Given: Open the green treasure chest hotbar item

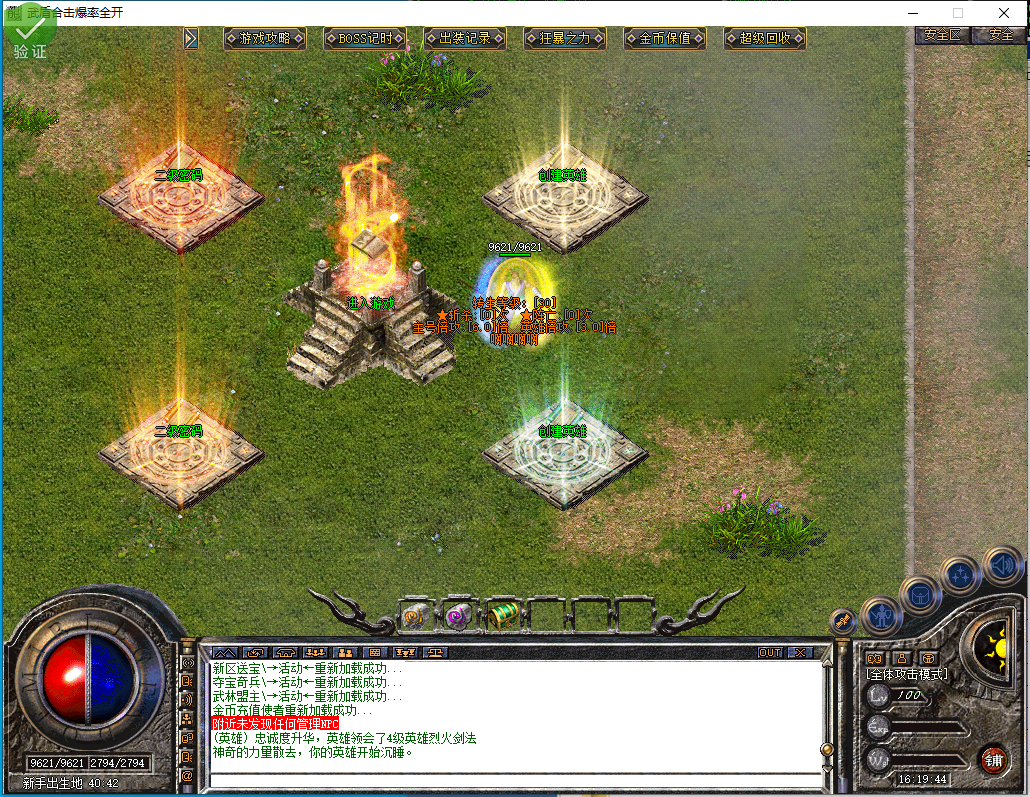Looking at the screenshot, I should 502,616.
